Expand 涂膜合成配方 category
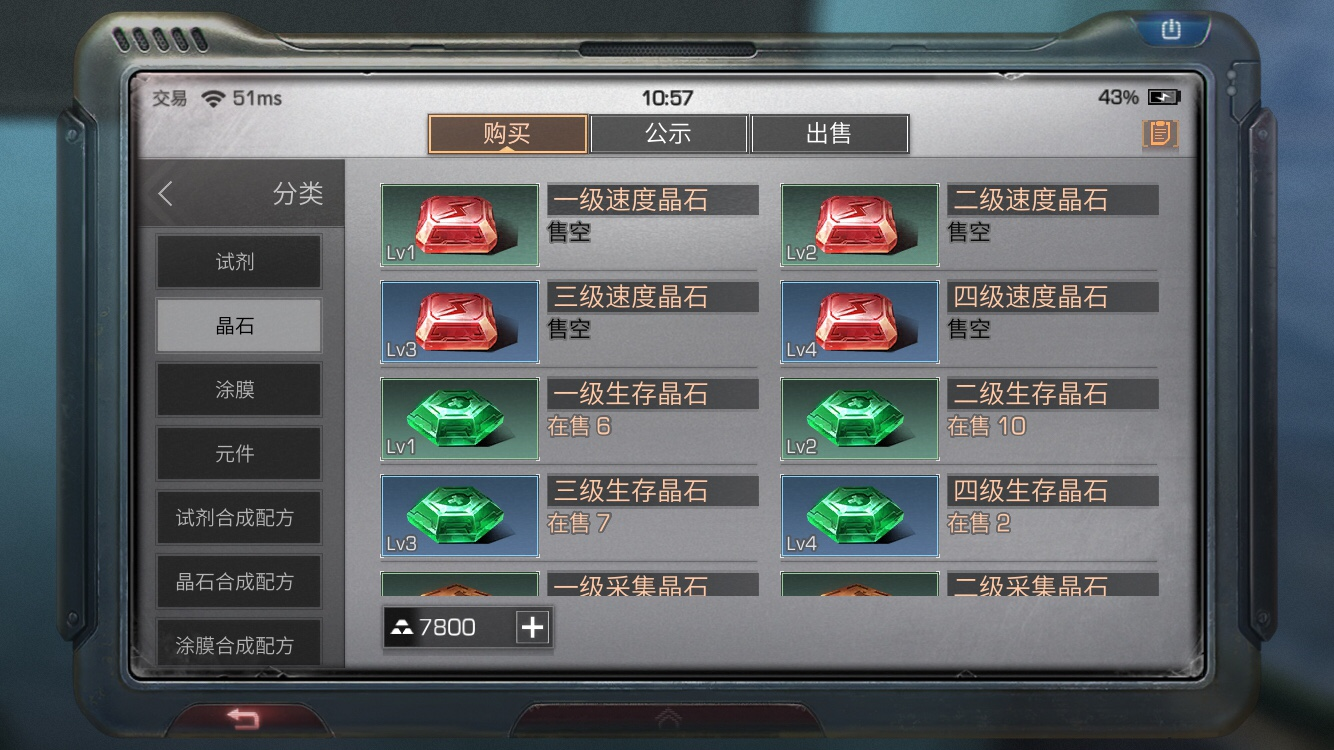This screenshot has height=750, width=1334. [238, 644]
